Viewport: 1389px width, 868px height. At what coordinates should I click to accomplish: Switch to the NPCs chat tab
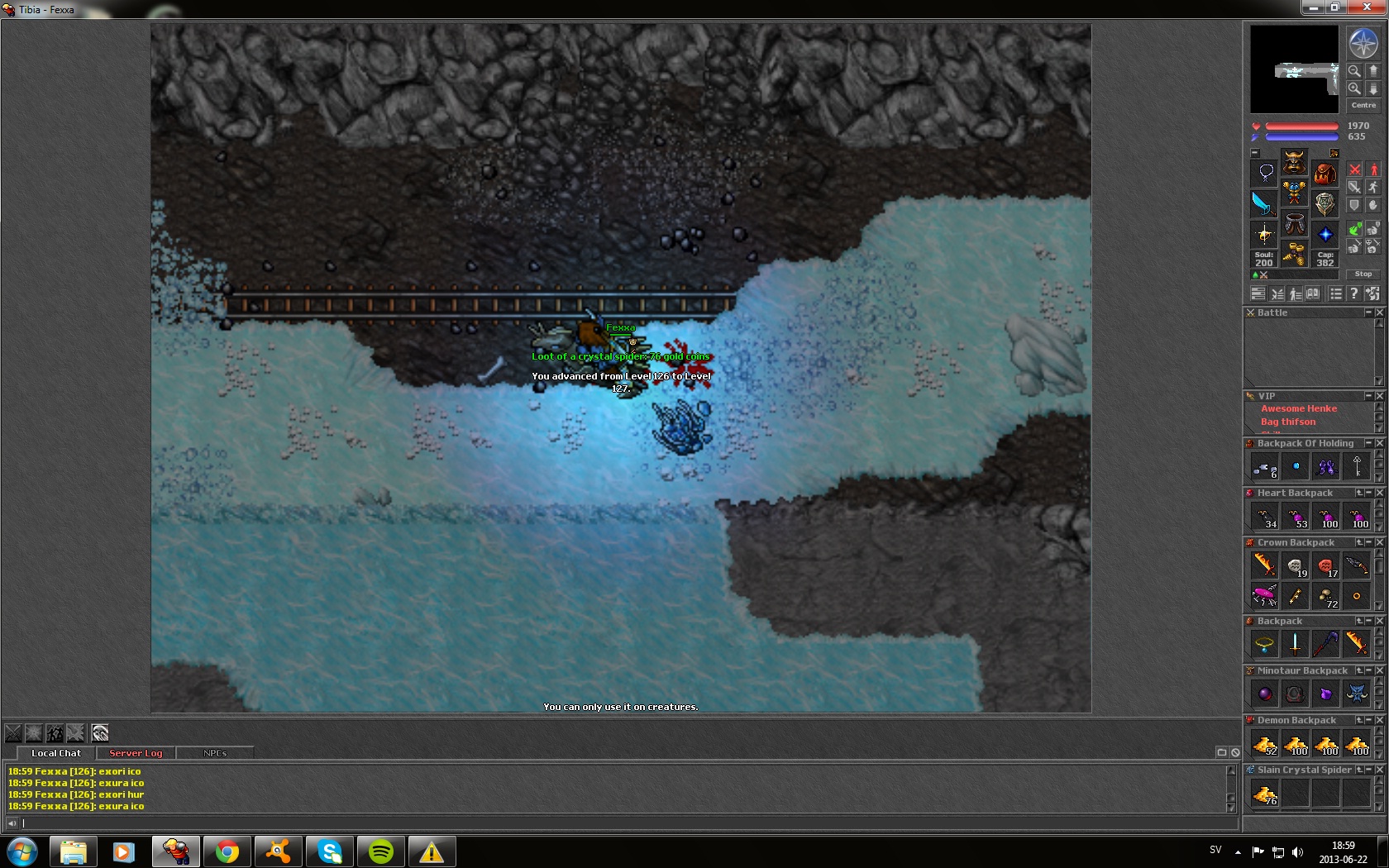click(215, 753)
